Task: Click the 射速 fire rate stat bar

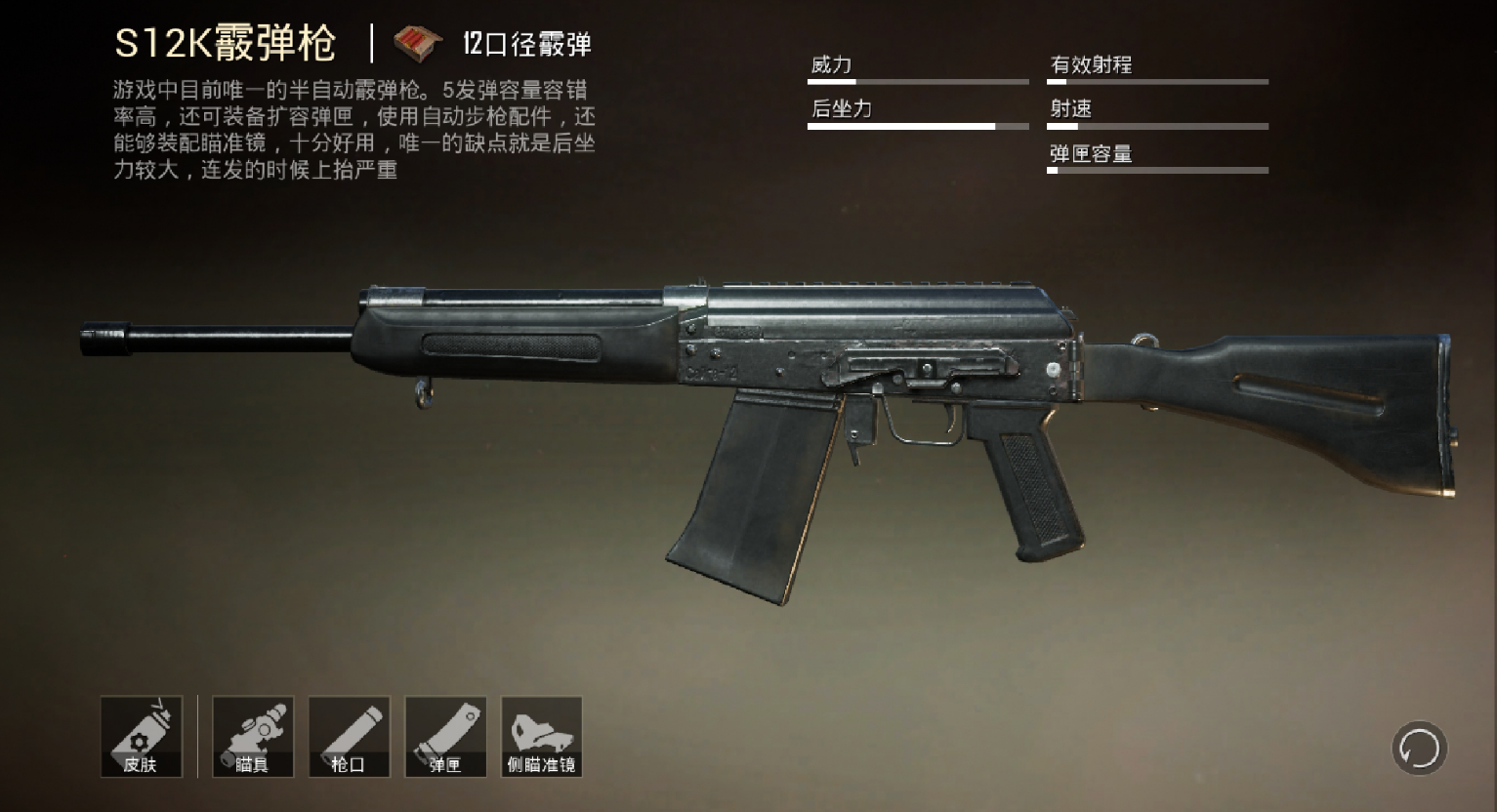Action: click(x=1157, y=126)
